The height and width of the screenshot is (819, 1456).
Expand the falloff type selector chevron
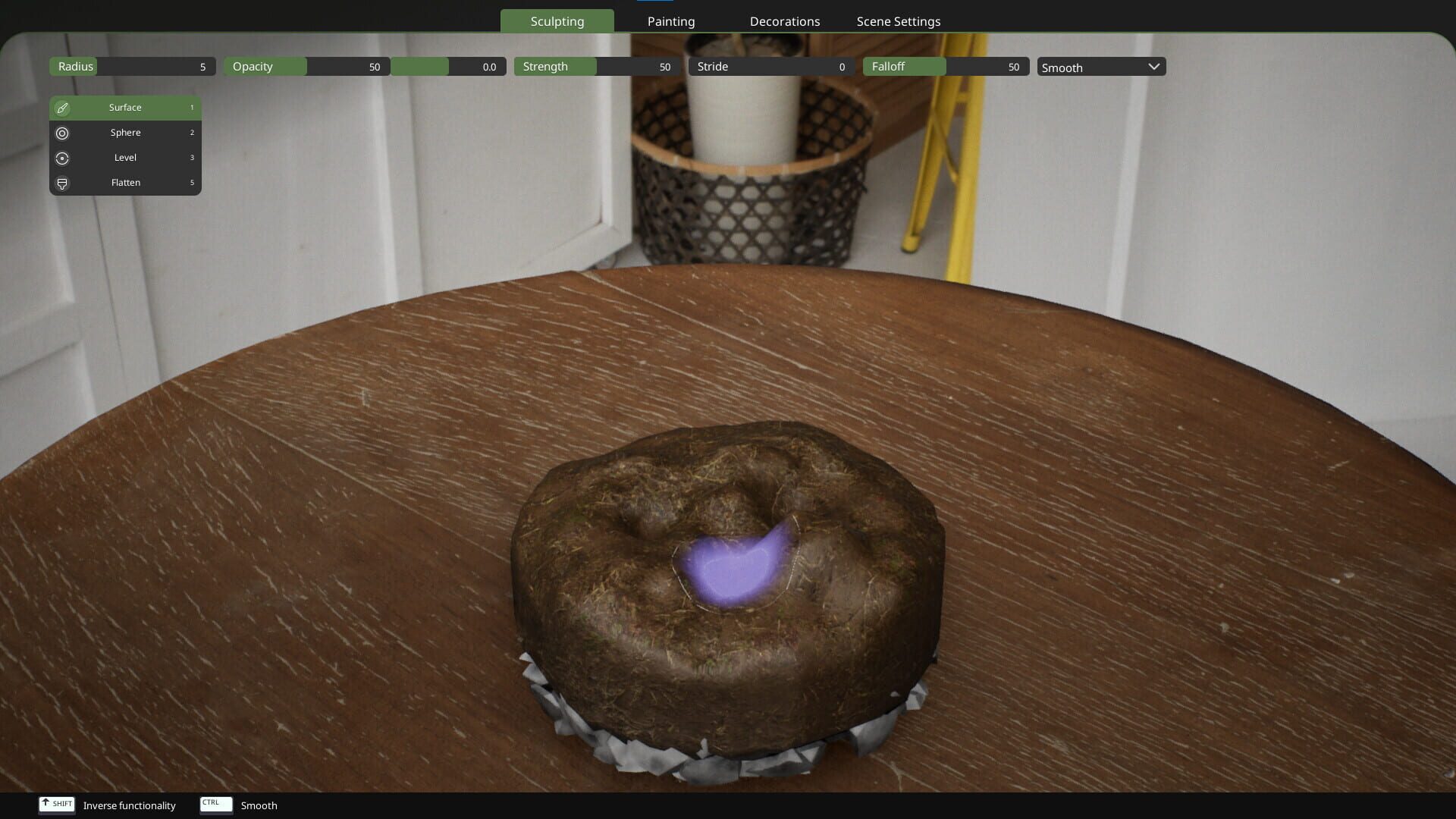pyautogui.click(x=1153, y=67)
